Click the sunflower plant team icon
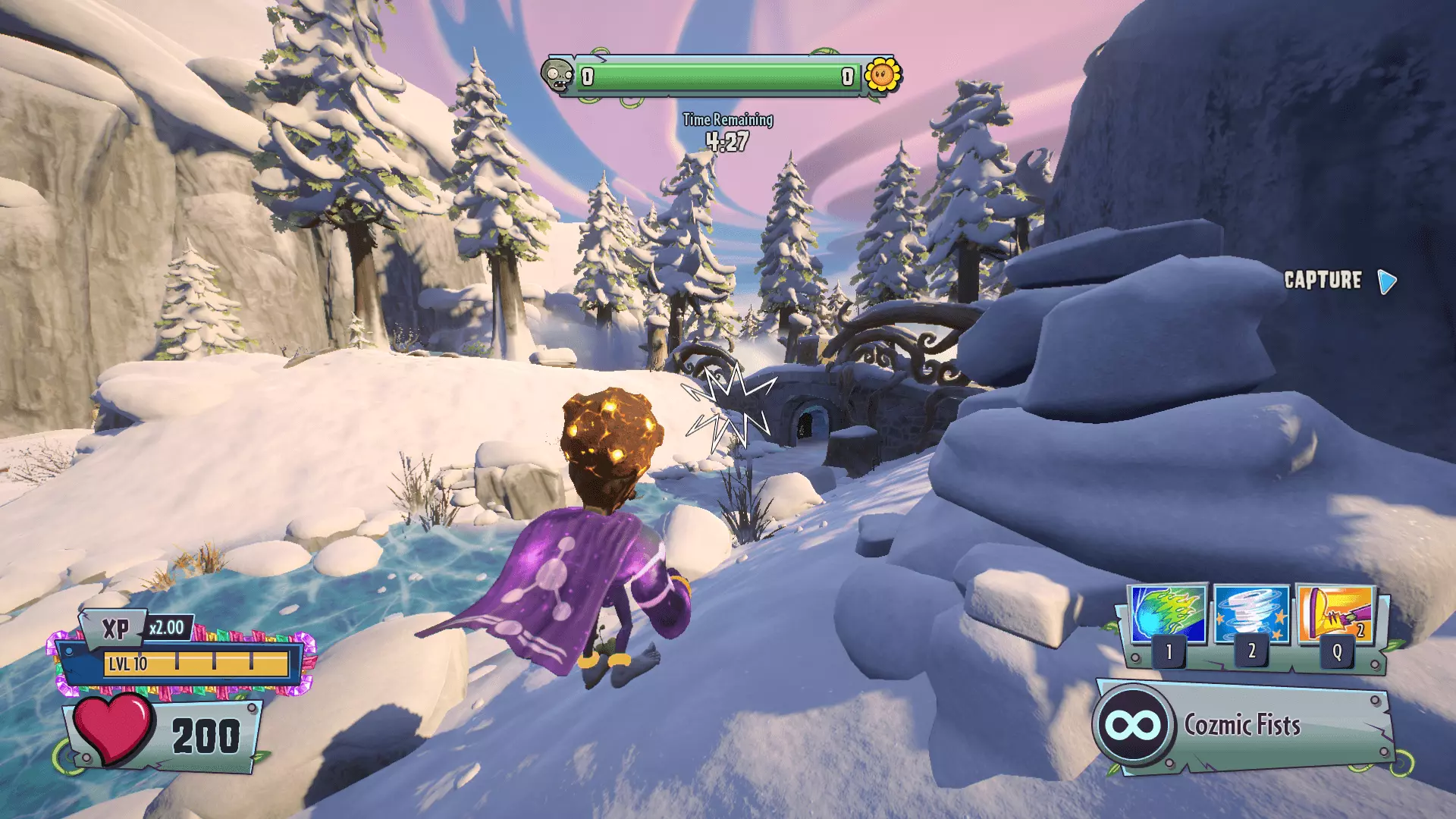1456x819 pixels. tap(882, 76)
